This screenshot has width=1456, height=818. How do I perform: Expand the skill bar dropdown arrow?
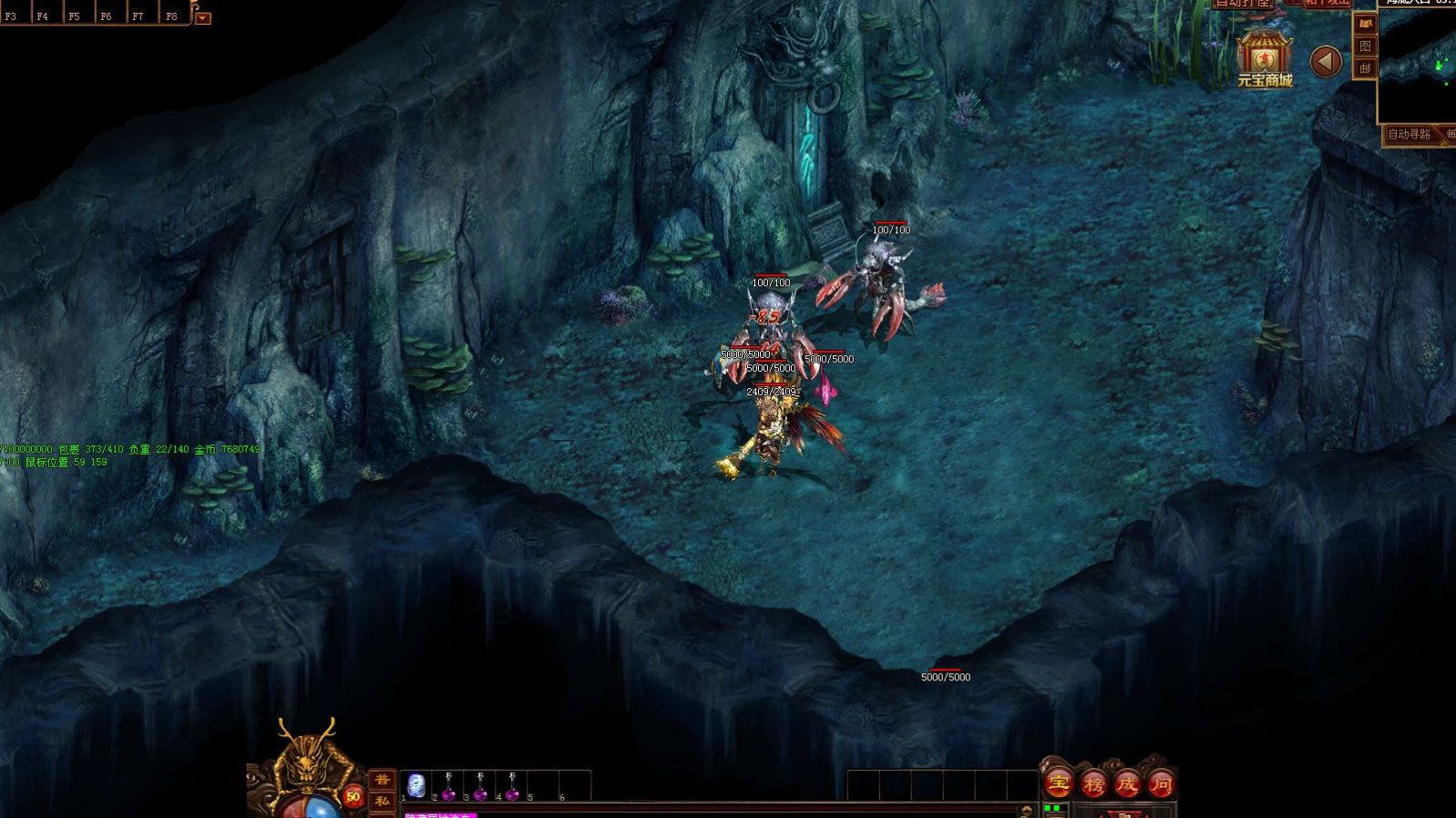pyautogui.click(x=202, y=17)
